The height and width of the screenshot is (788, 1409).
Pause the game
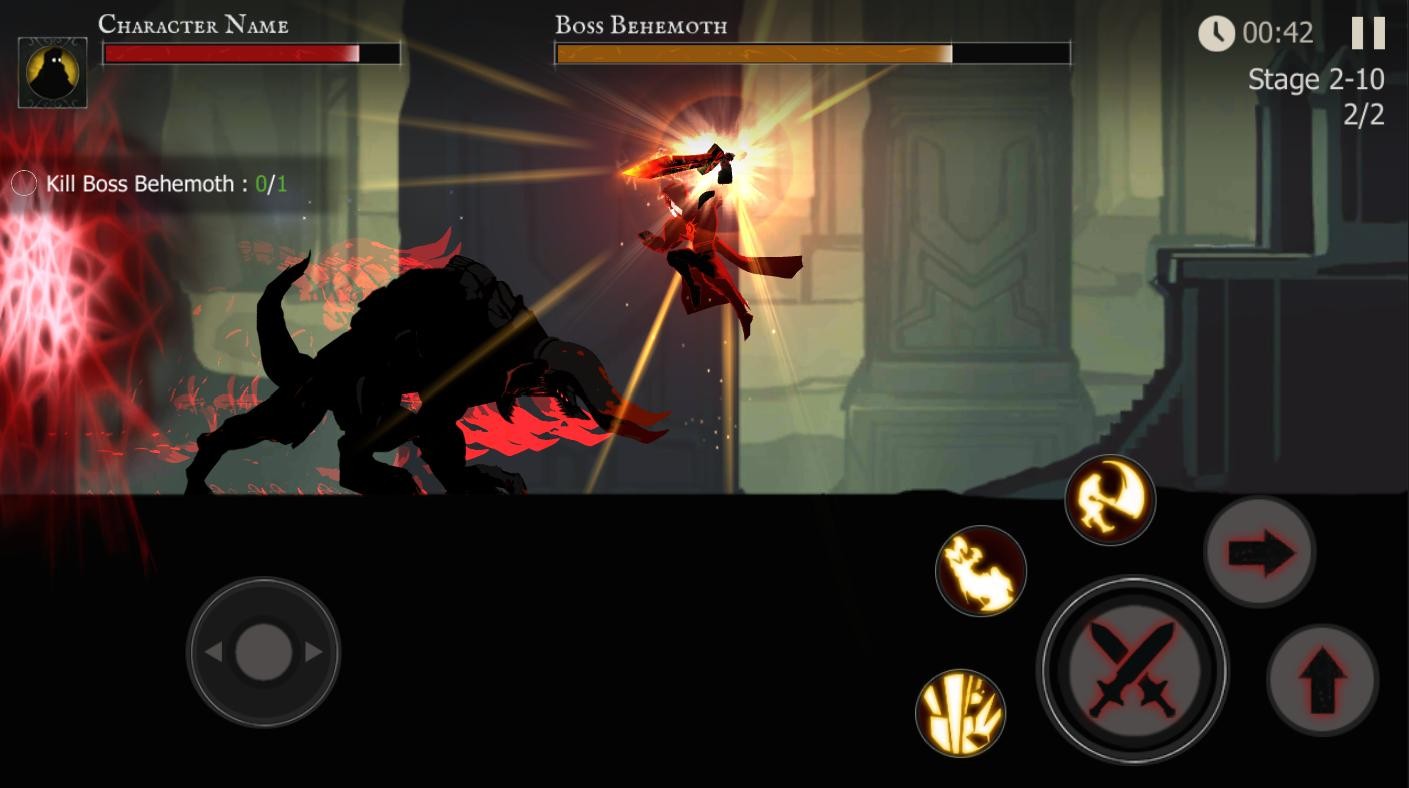click(1368, 33)
